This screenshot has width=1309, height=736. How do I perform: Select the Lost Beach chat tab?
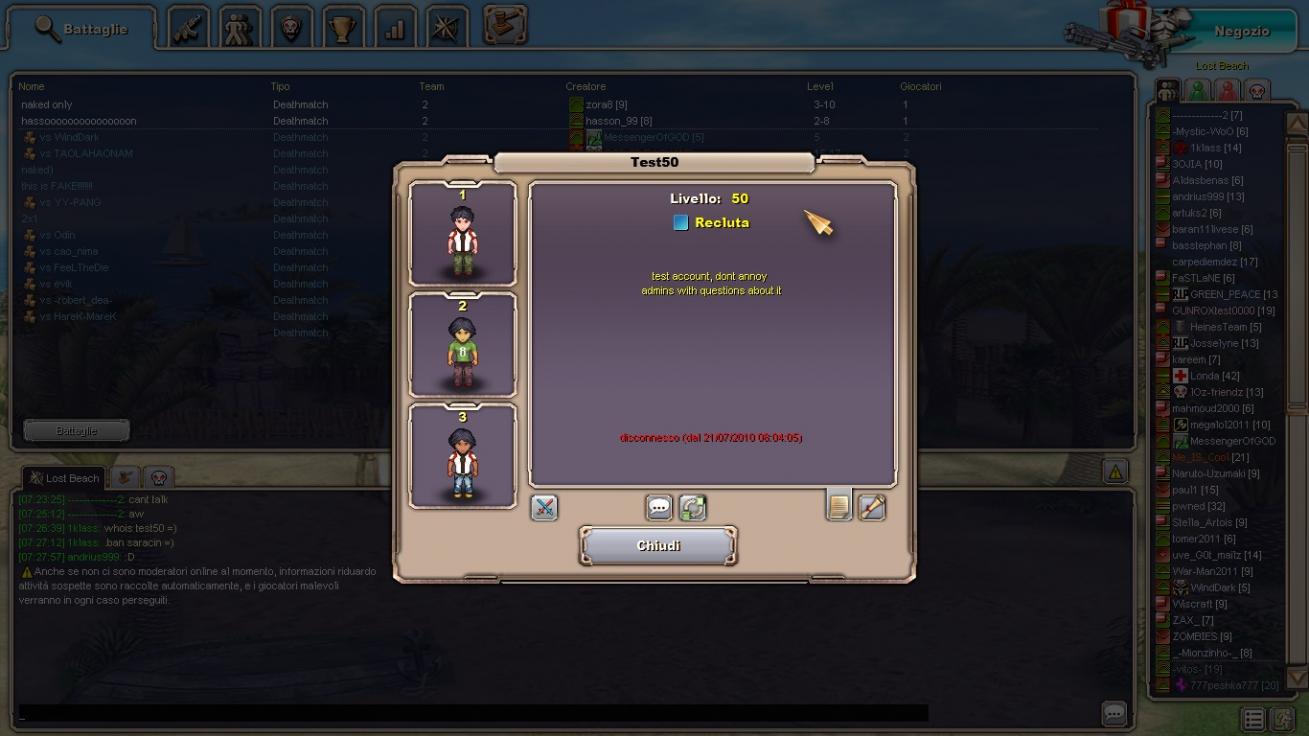(64, 478)
